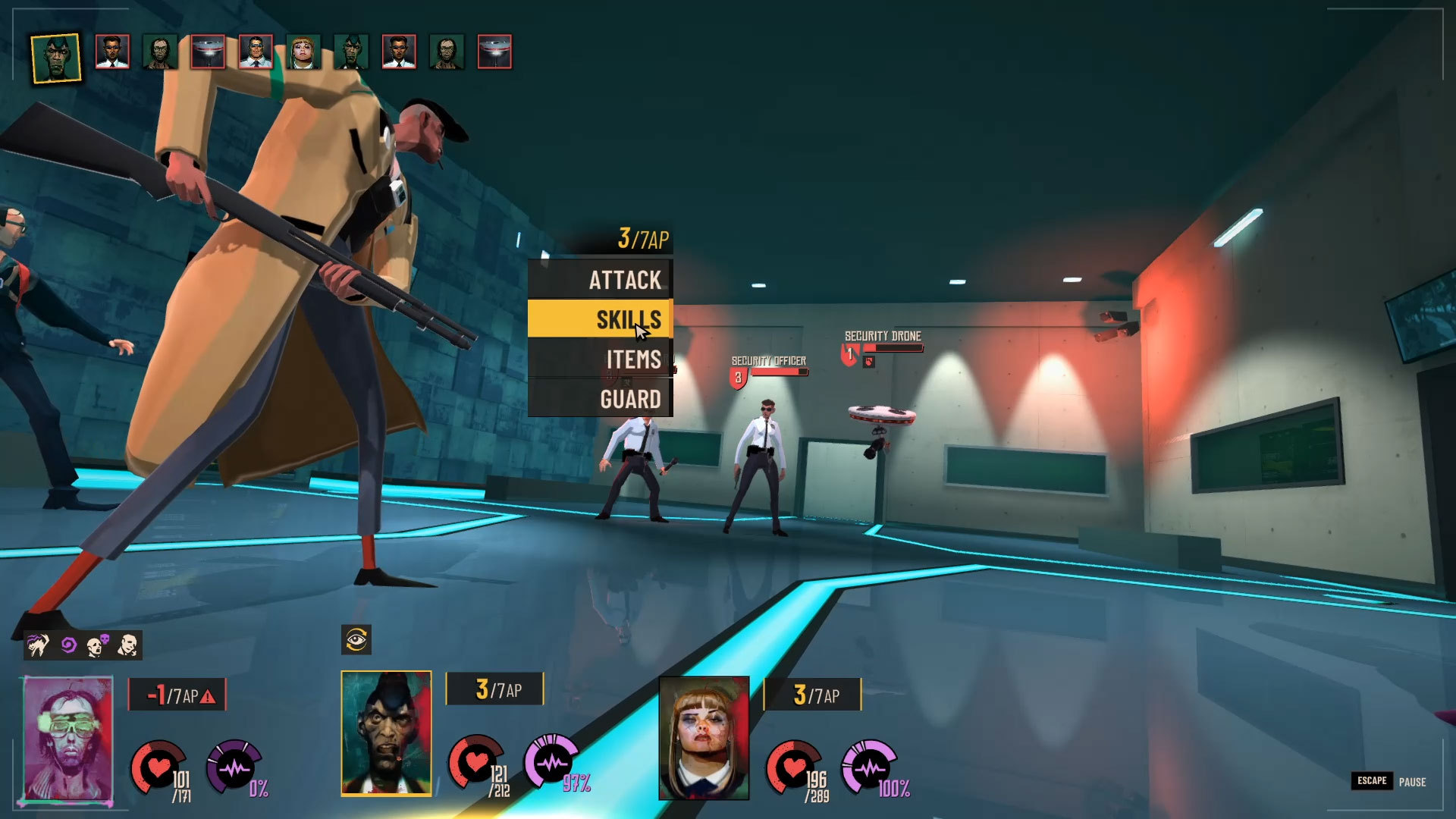Select the blonde woman in the turn order
Viewport: 1456px width, 819px height.
coord(303,52)
